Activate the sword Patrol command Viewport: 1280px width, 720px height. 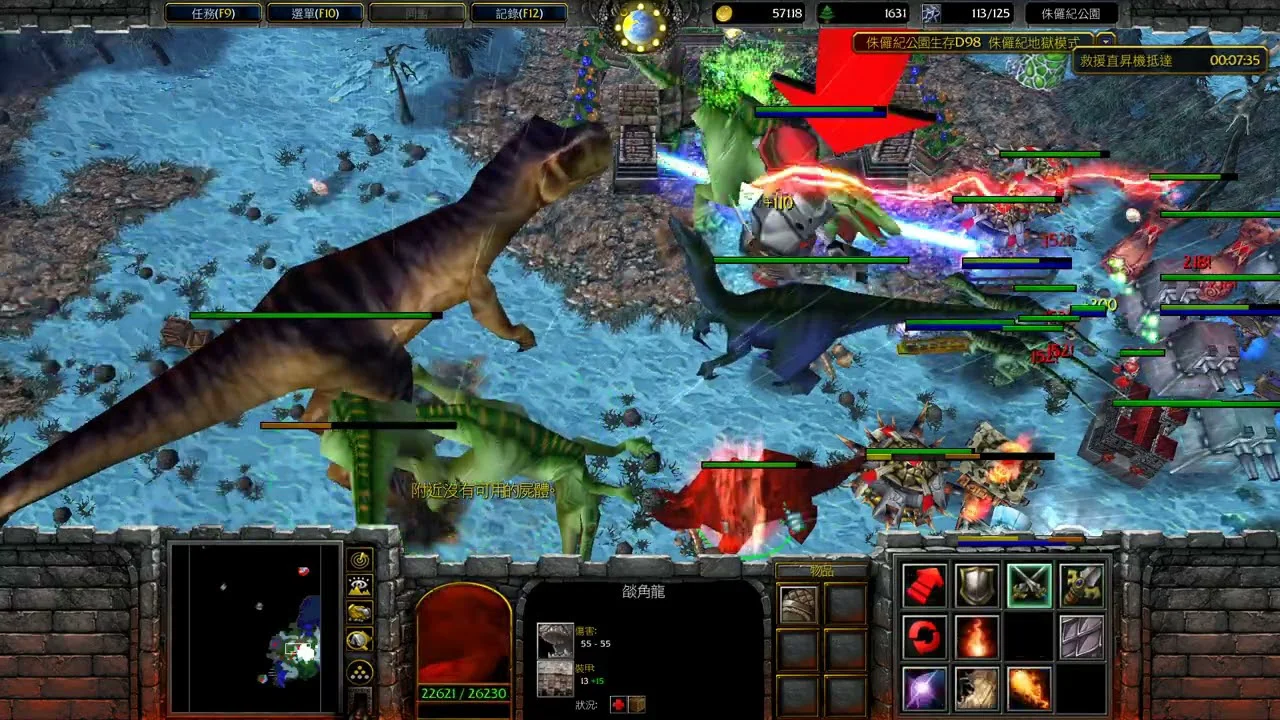(1081, 585)
